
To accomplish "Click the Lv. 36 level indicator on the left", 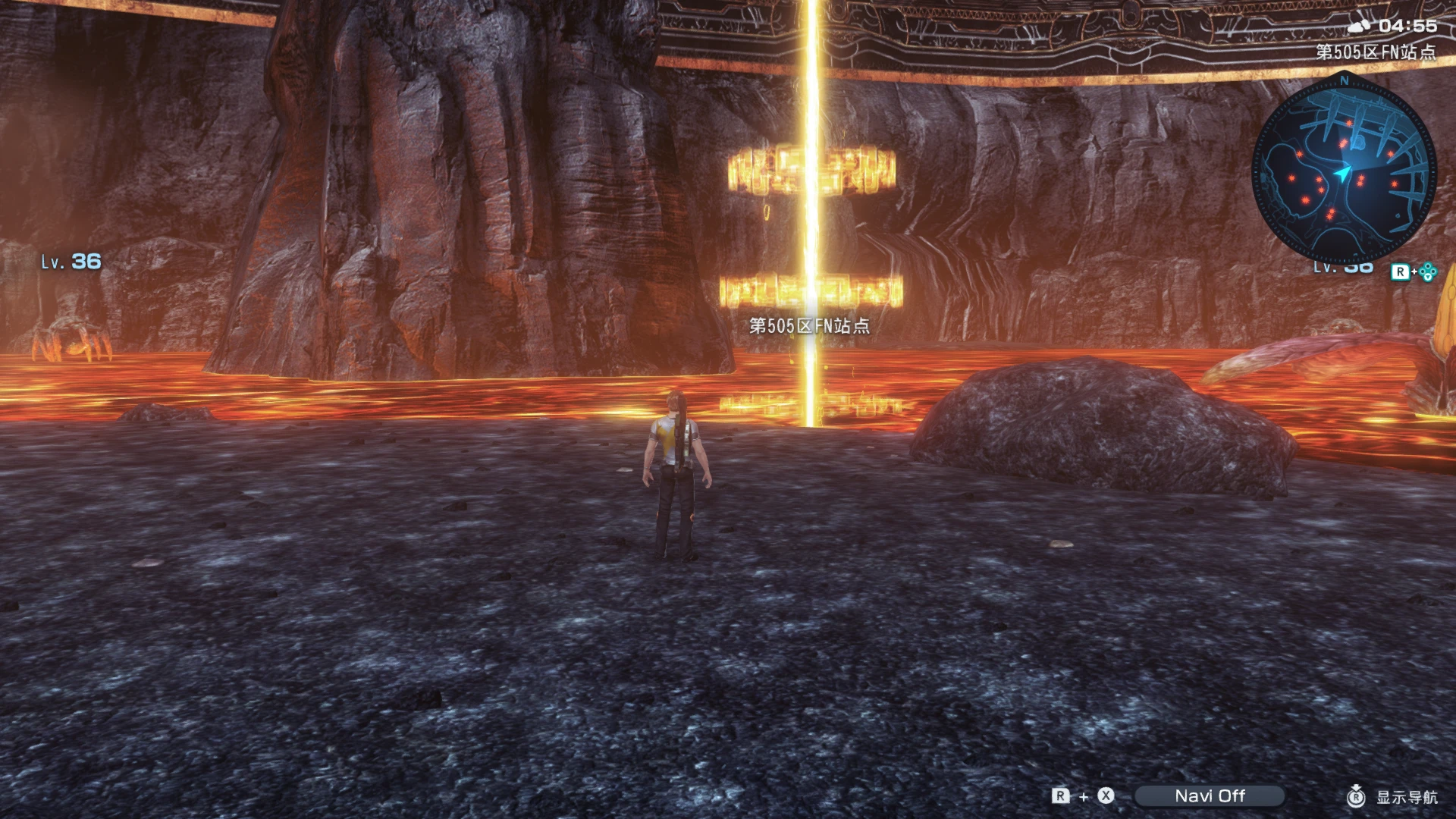I will [x=70, y=261].
